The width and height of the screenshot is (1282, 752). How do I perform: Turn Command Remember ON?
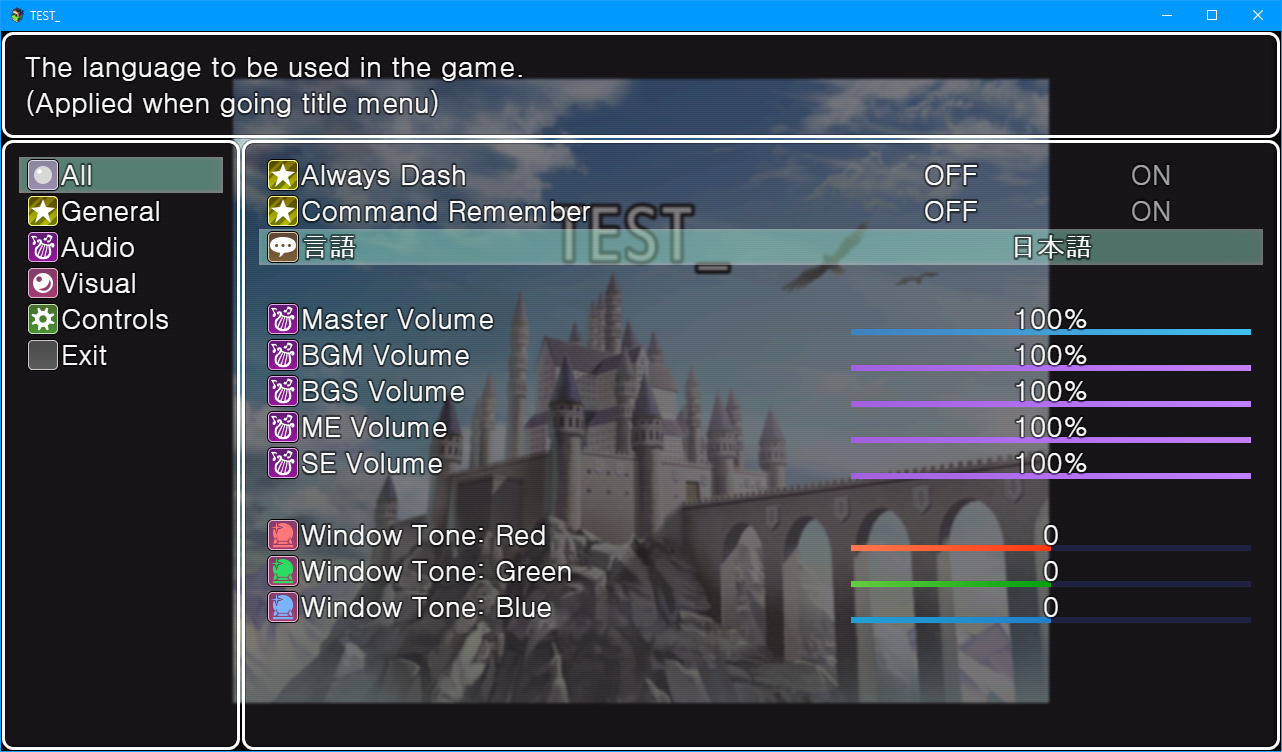coord(1150,211)
